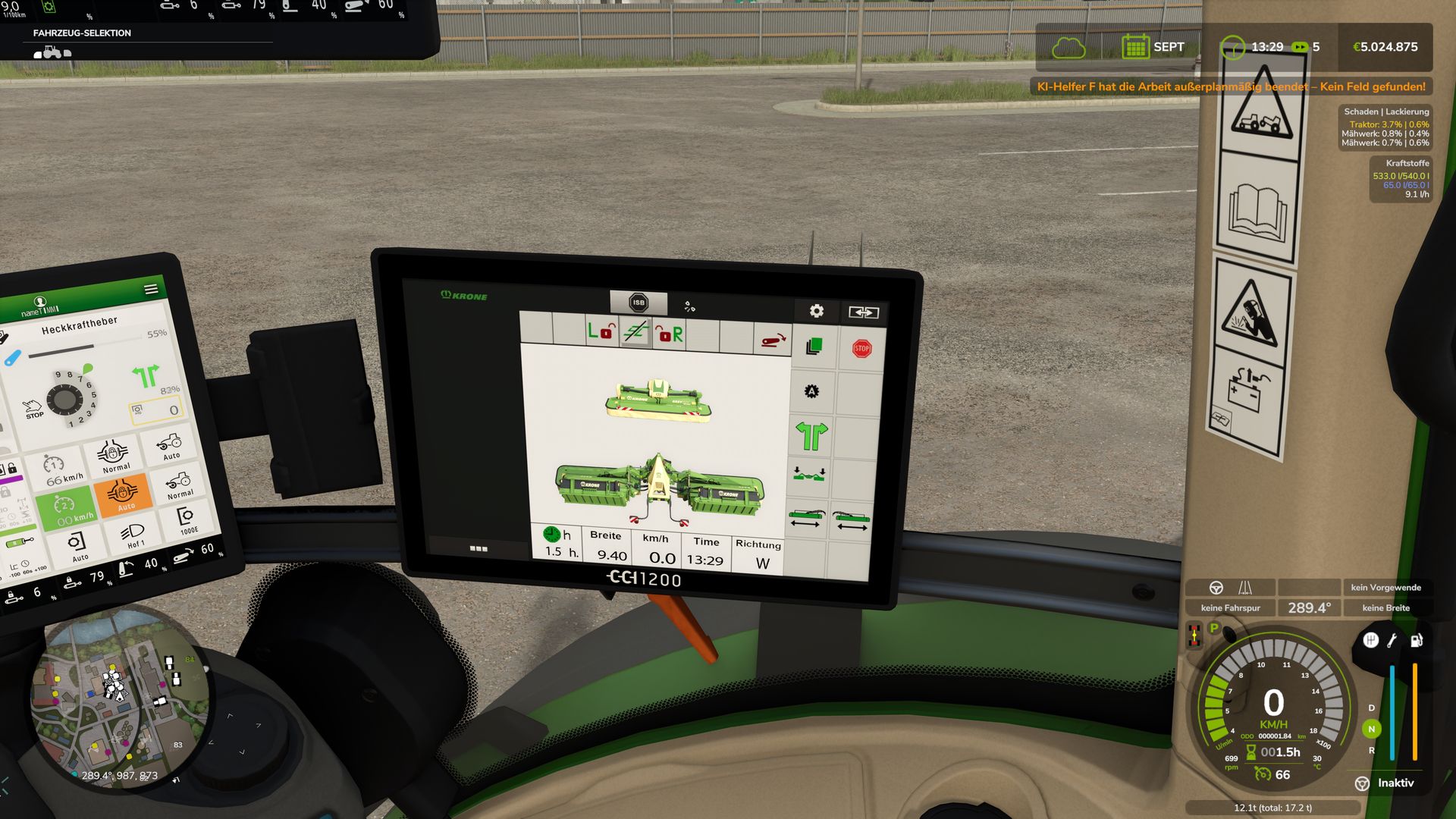Open the settings gear on the CCI 1200 terminal
Viewport: 1456px width, 819px height.
(817, 311)
